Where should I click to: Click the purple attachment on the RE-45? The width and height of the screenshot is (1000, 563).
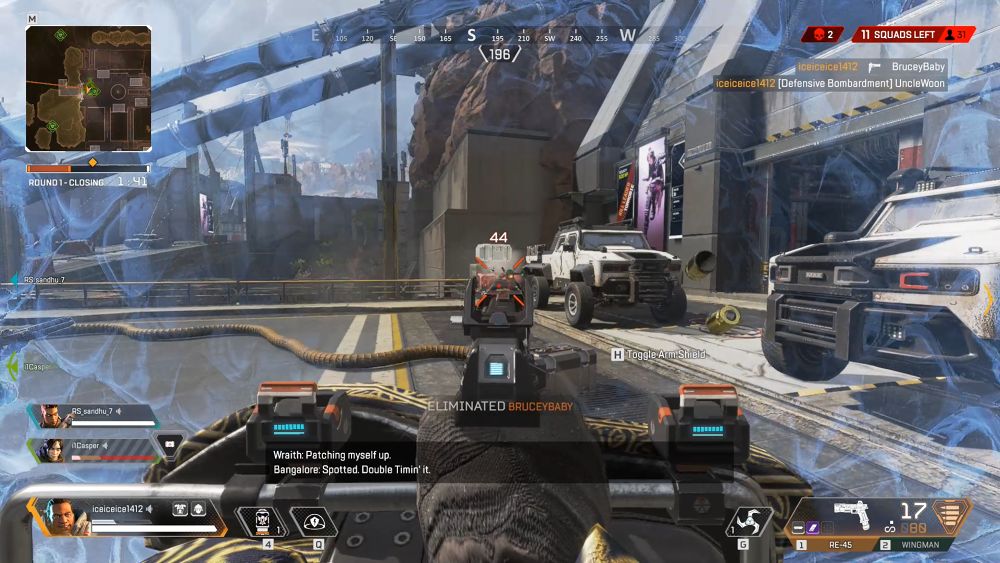click(x=814, y=527)
